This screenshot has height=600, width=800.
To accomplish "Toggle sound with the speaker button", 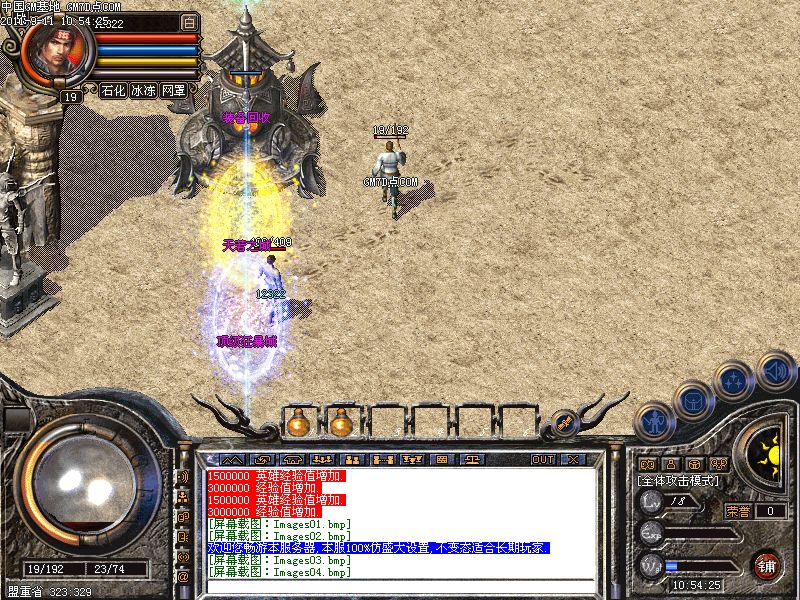I will 775,370.
